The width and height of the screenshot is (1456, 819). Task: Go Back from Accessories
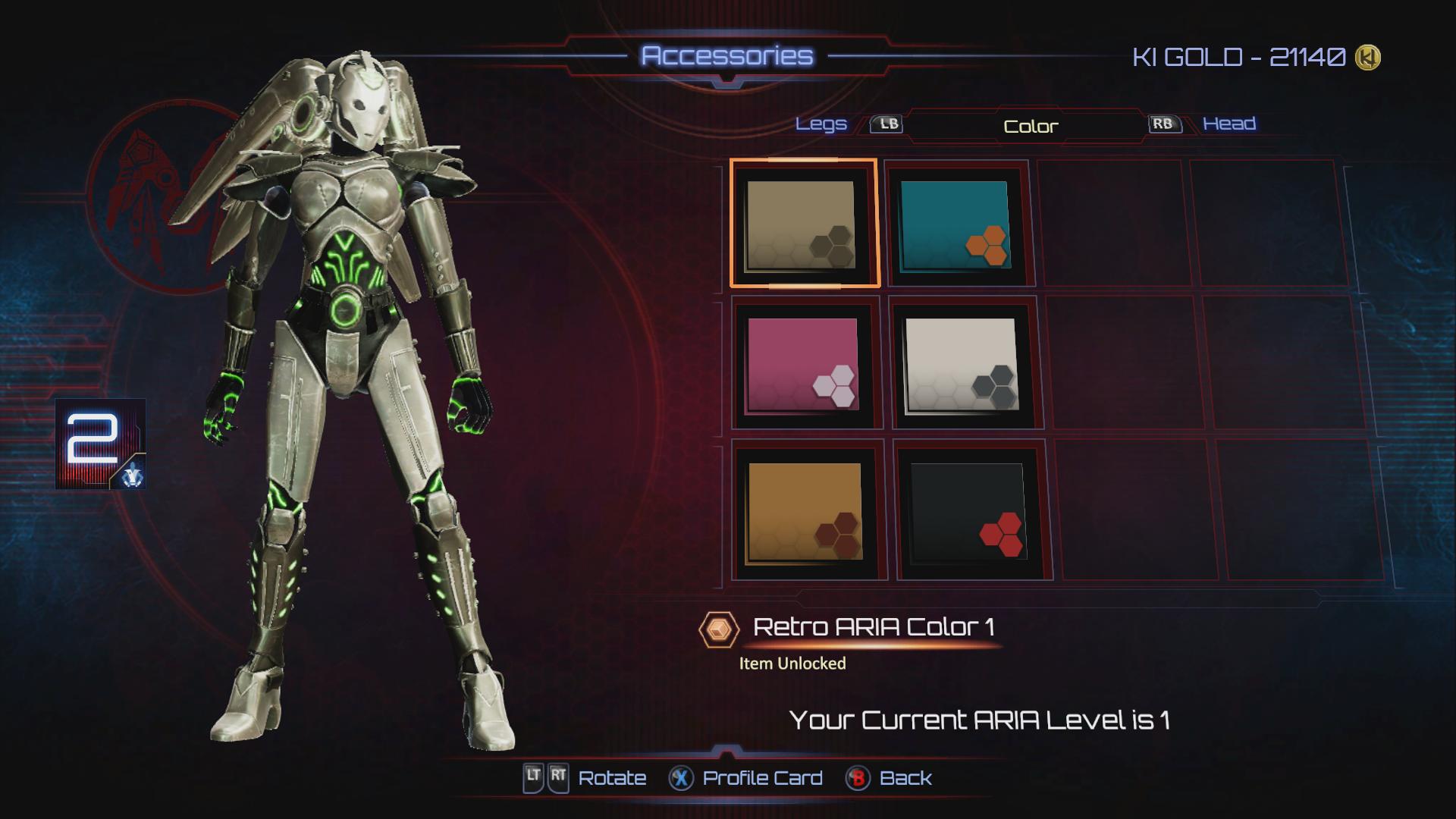[x=905, y=778]
